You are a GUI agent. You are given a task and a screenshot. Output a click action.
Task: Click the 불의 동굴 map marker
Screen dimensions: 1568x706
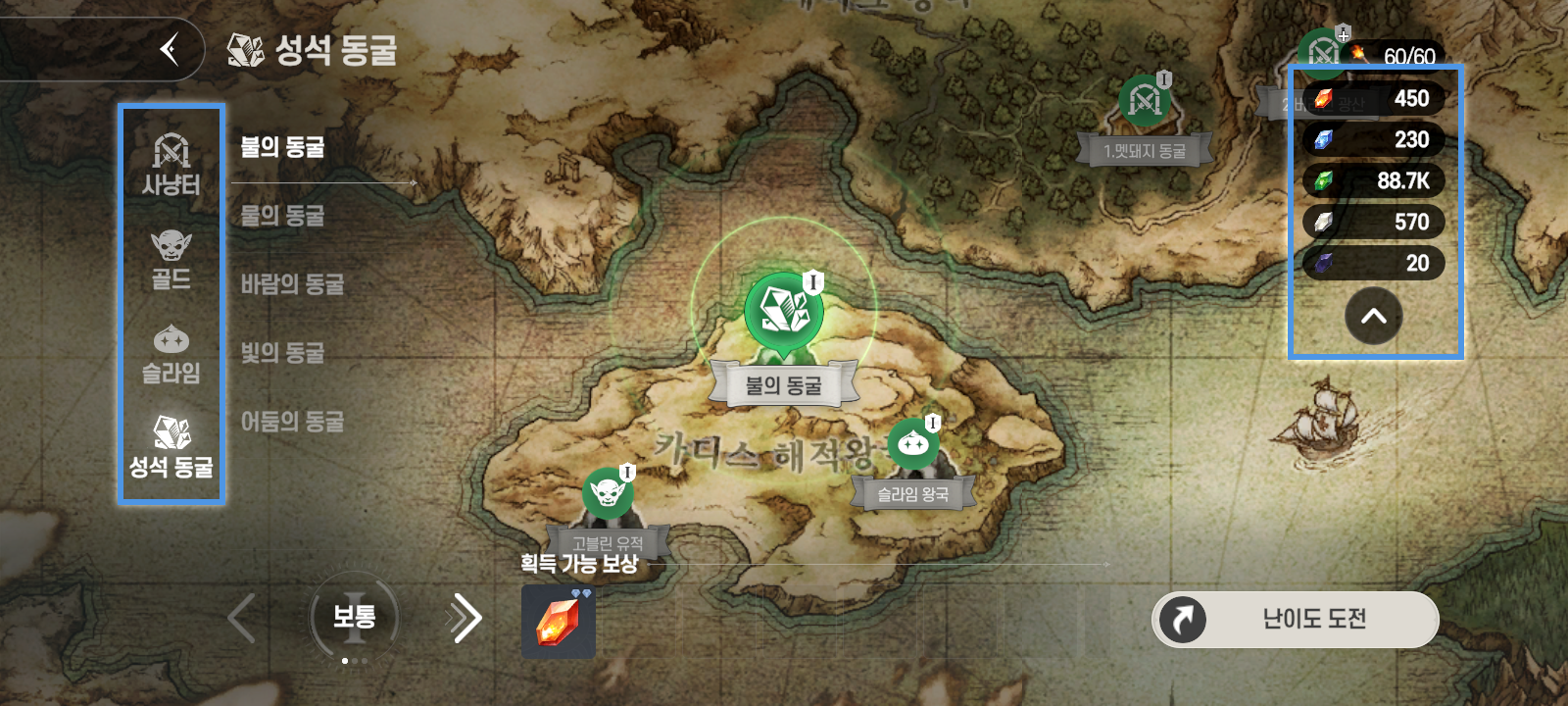[x=783, y=313]
